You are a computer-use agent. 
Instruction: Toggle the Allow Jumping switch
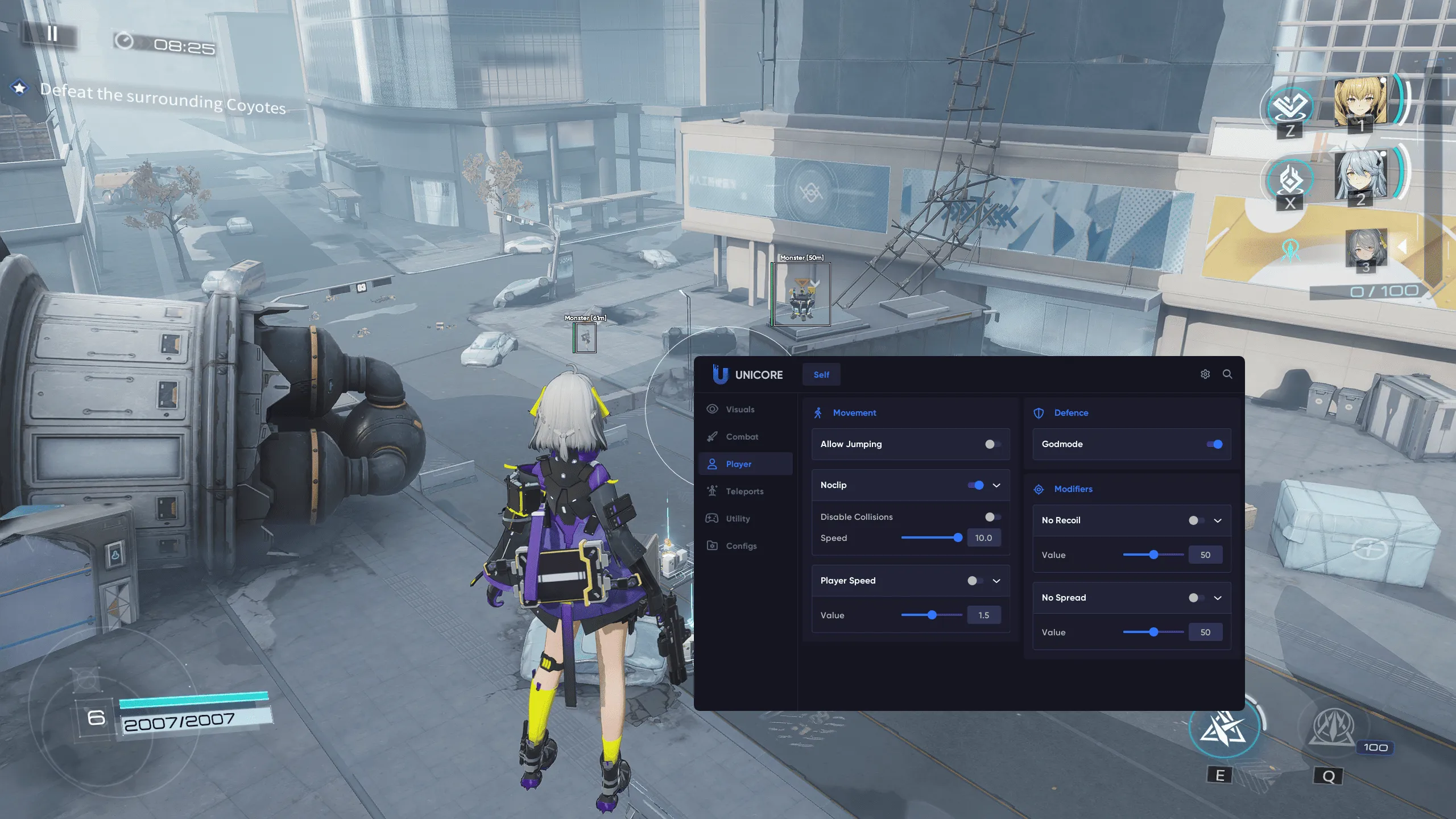[x=992, y=444]
